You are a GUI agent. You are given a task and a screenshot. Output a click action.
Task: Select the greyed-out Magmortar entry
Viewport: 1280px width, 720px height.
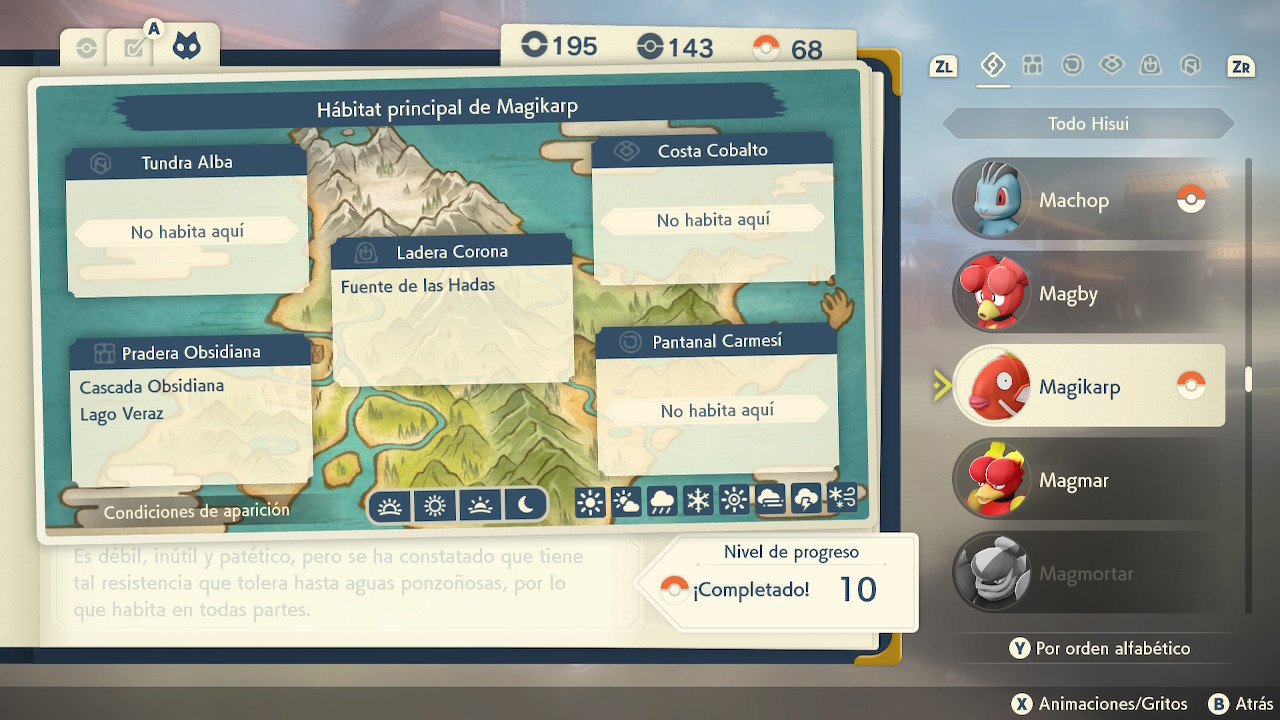1088,574
